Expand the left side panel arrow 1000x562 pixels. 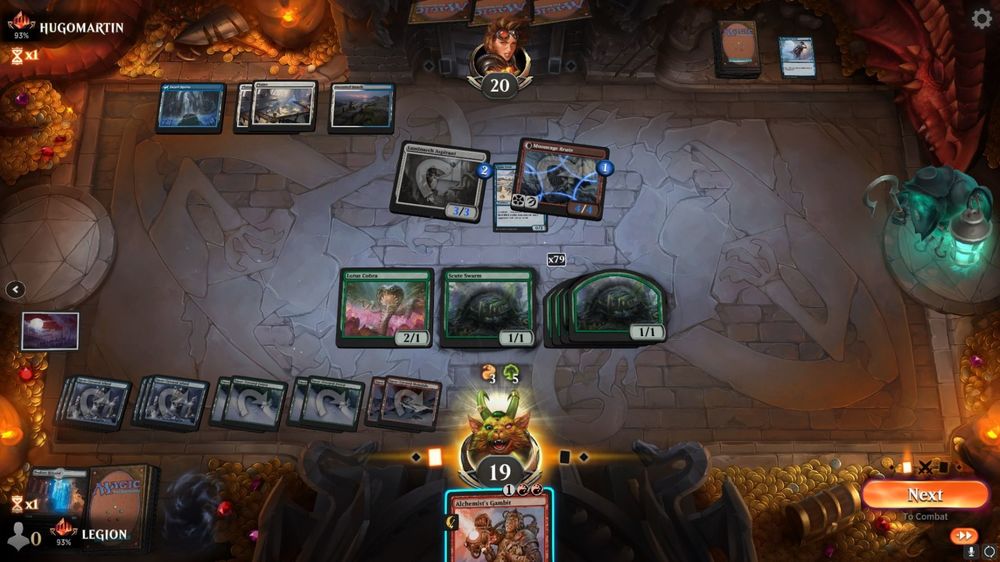[x=15, y=290]
